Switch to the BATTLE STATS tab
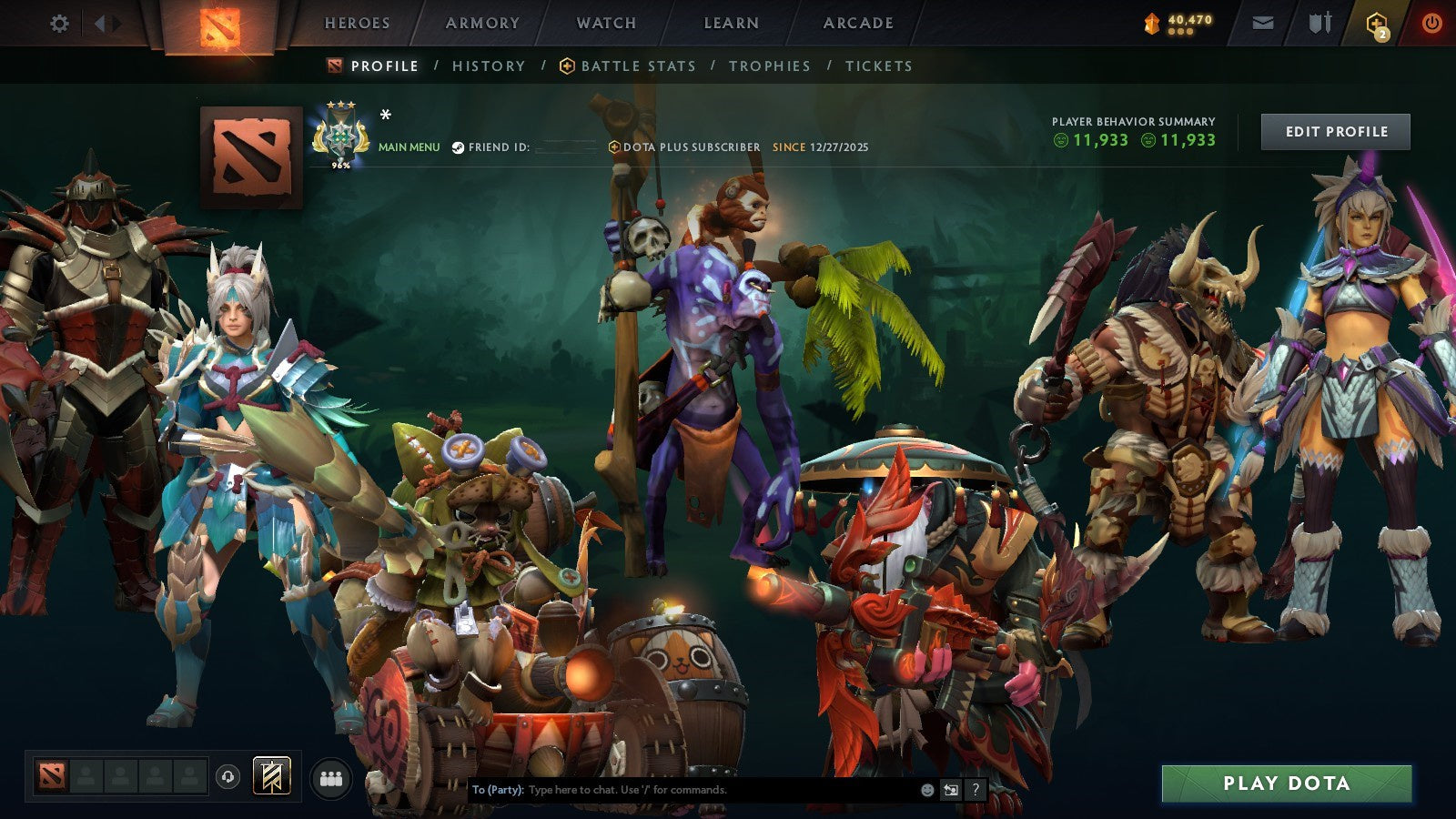Screen dimensions: 1456x819 (637, 66)
